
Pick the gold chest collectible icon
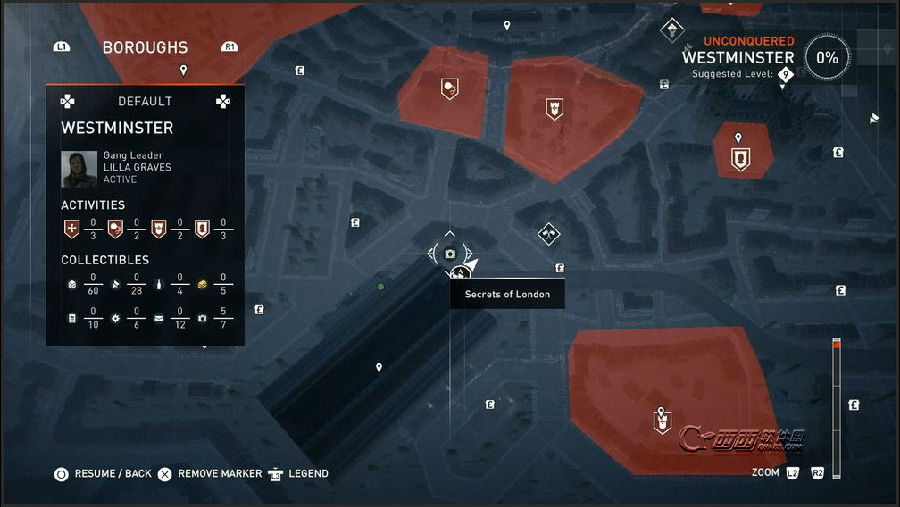pyautogui.click(x=202, y=284)
